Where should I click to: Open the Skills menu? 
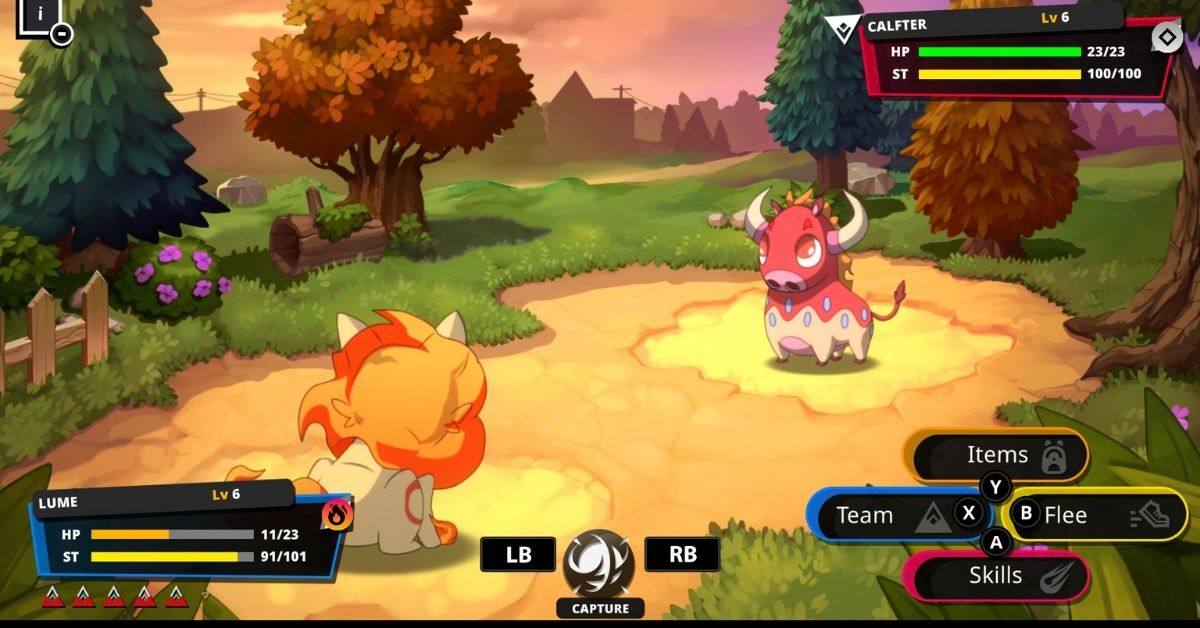(996, 576)
